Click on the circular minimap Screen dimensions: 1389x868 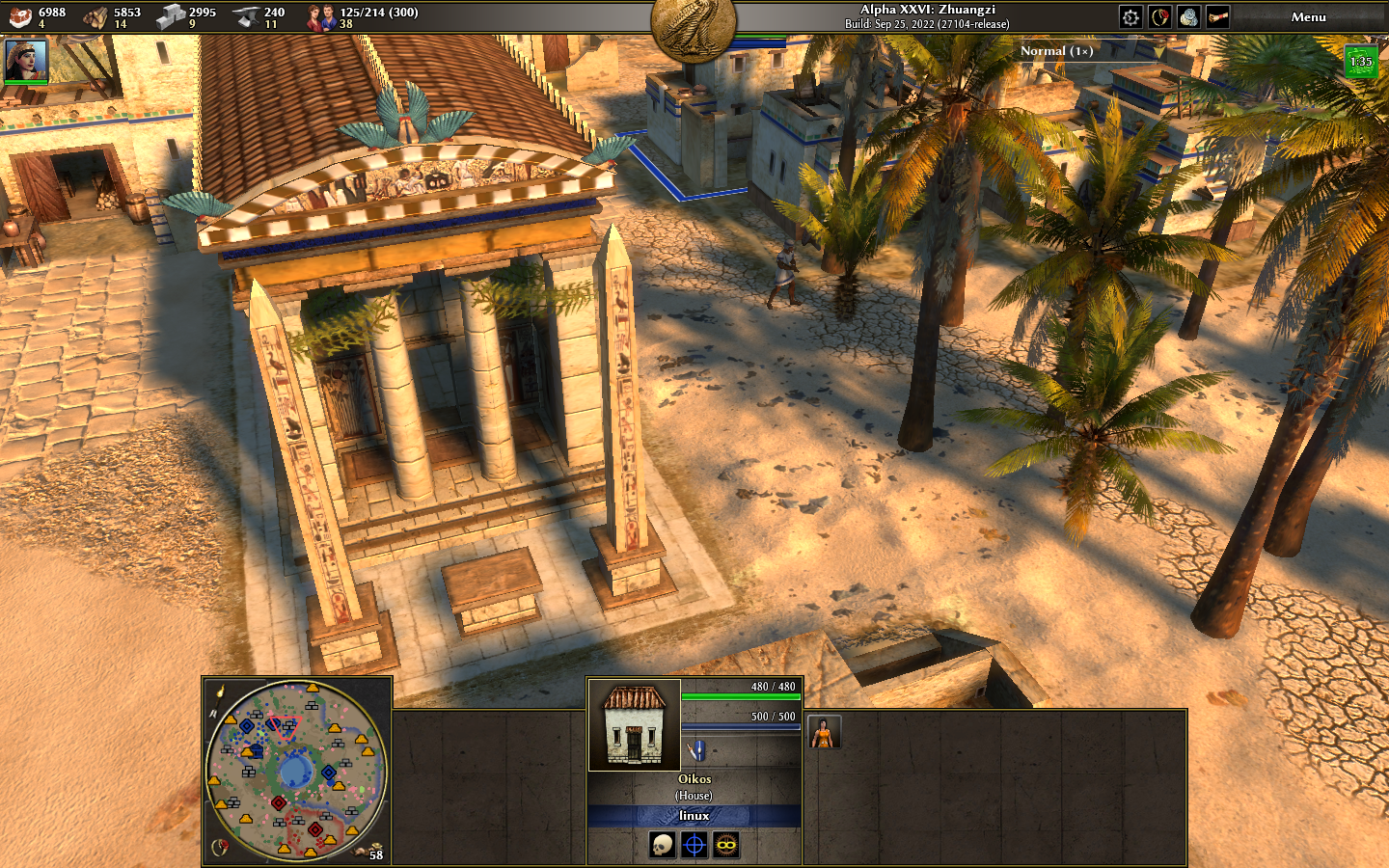295,770
